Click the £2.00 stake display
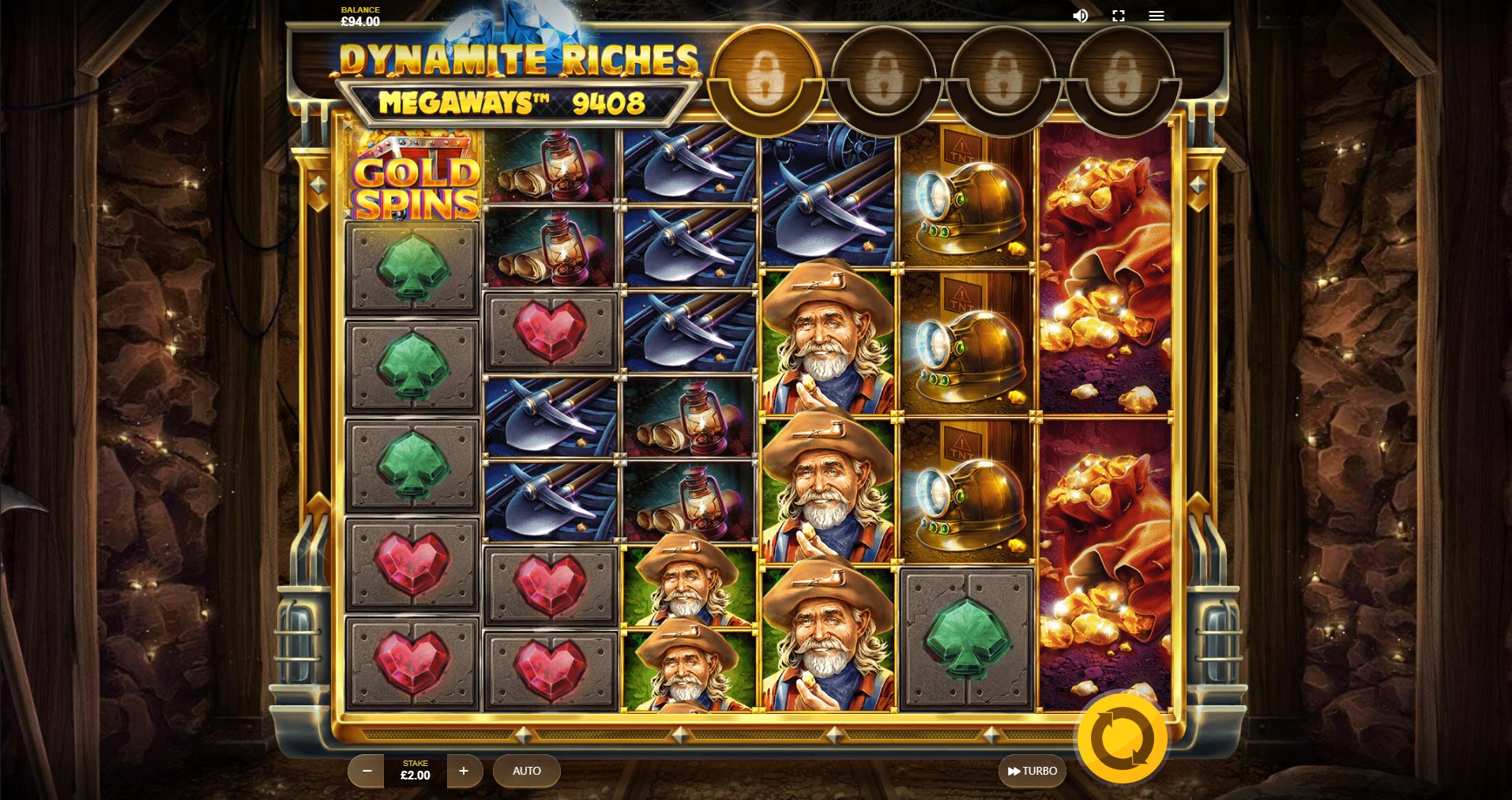The height and width of the screenshot is (800, 1512). pos(415,771)
